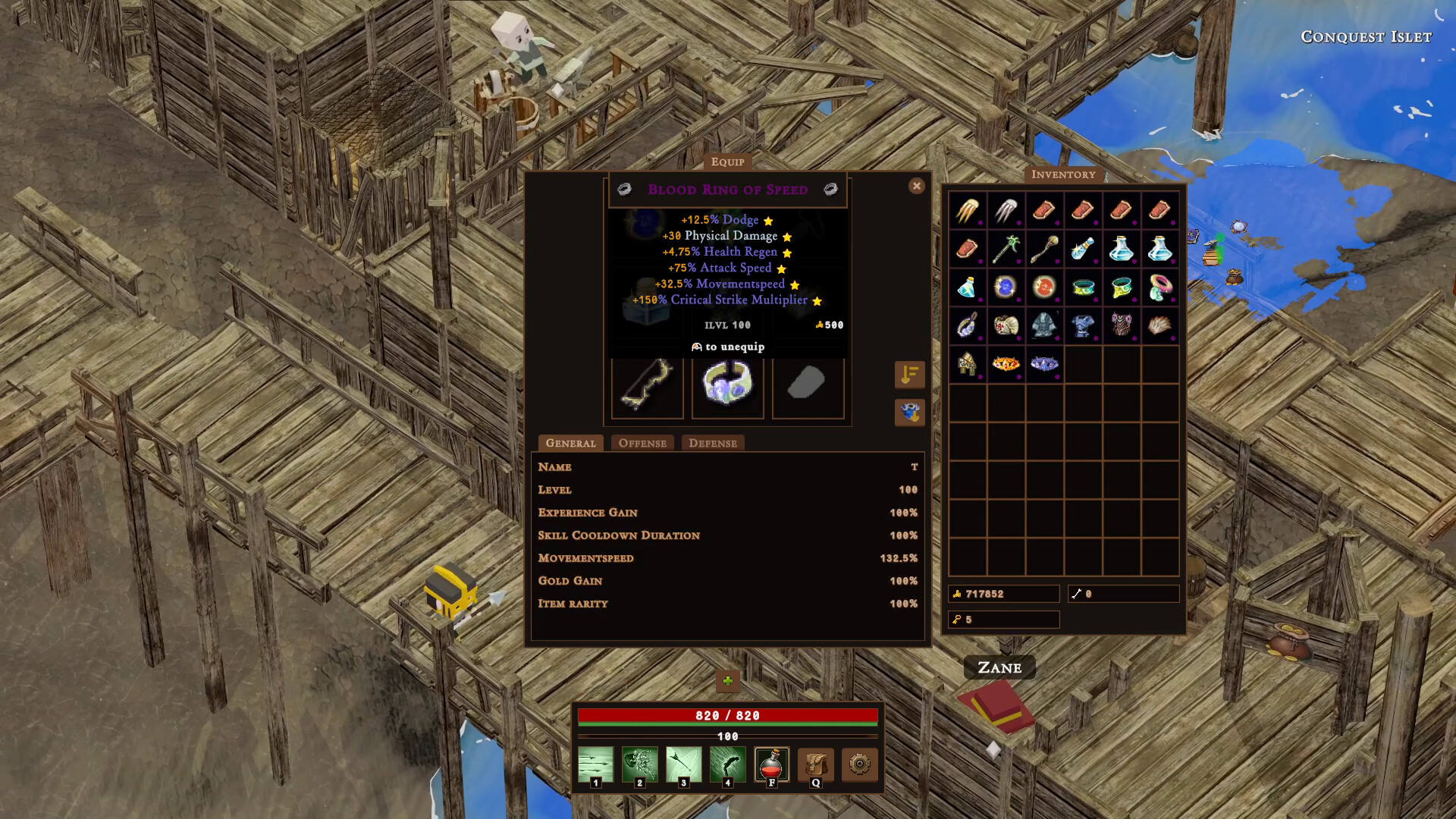The width and height of the screenshot is (1456, 819).
Task: Pick the silver claw inventory item
Action: tap(1006, 210)
